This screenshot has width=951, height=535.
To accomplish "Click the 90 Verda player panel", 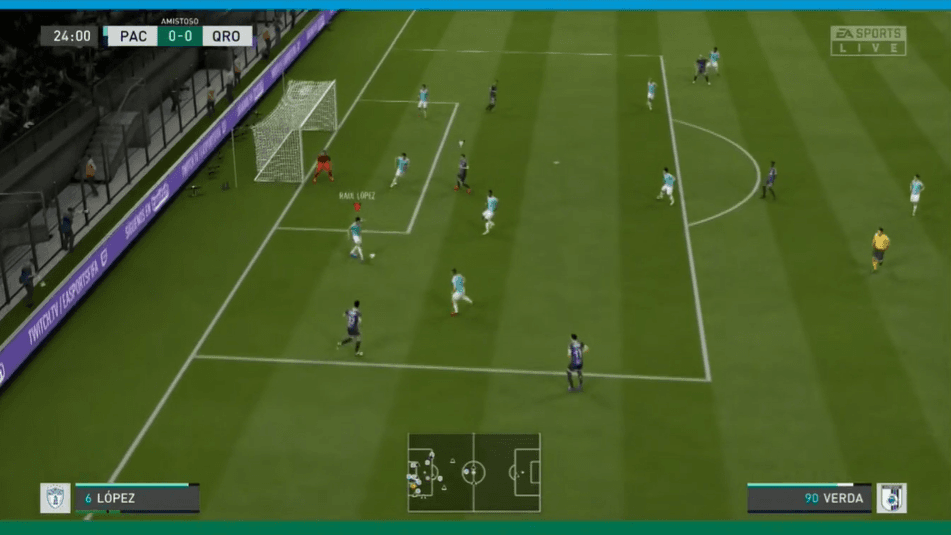I will coord(809,498).
